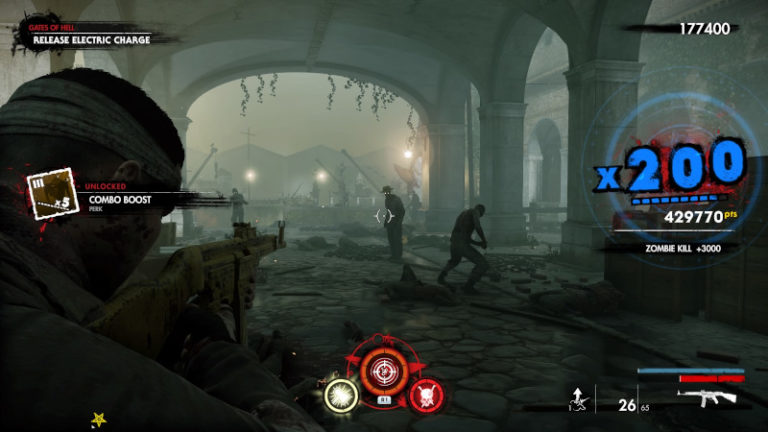Select the equipped submachine gun icon

pos(706,397)
